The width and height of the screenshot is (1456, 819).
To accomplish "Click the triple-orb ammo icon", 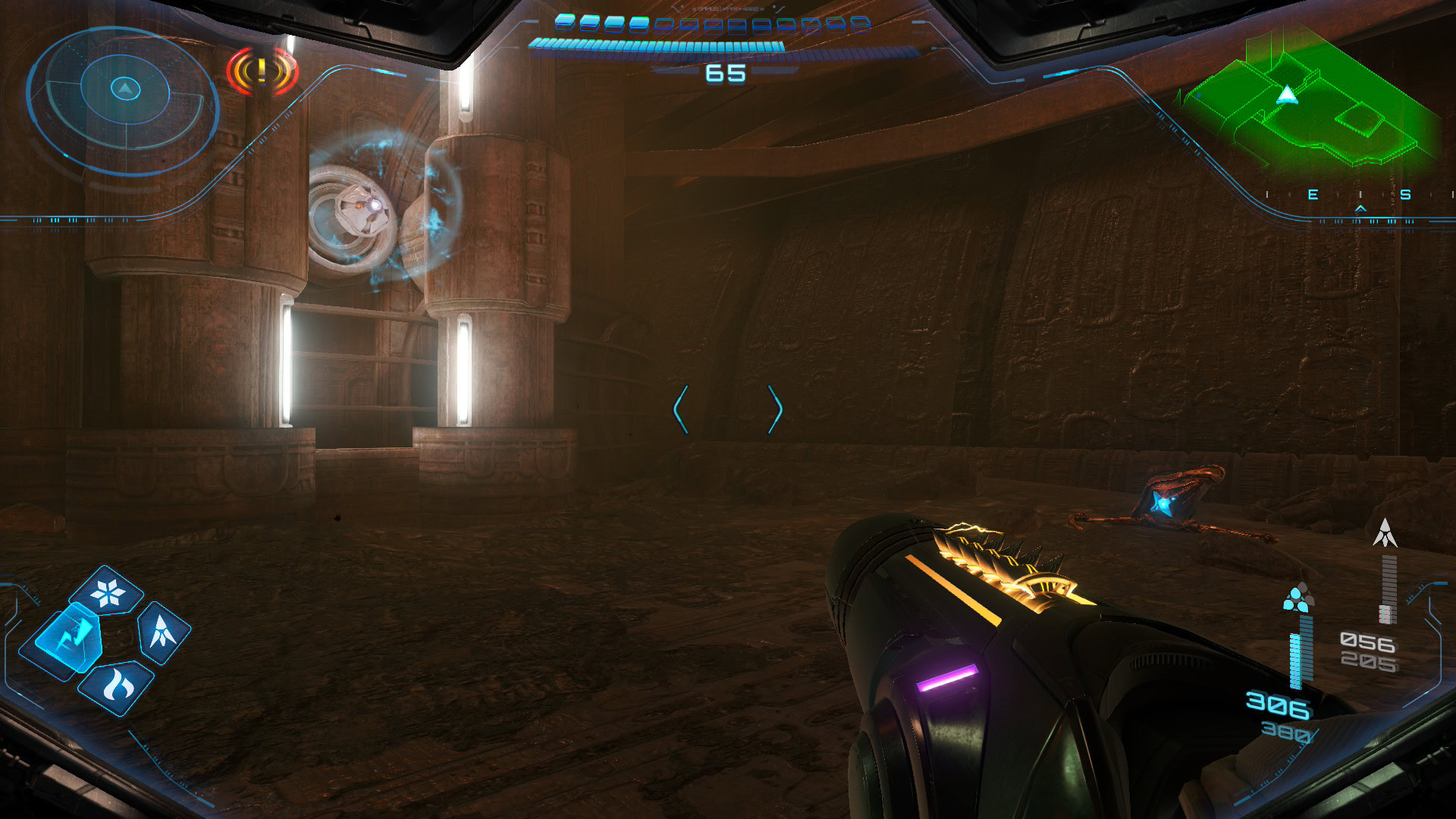I will click(1298, 598).
